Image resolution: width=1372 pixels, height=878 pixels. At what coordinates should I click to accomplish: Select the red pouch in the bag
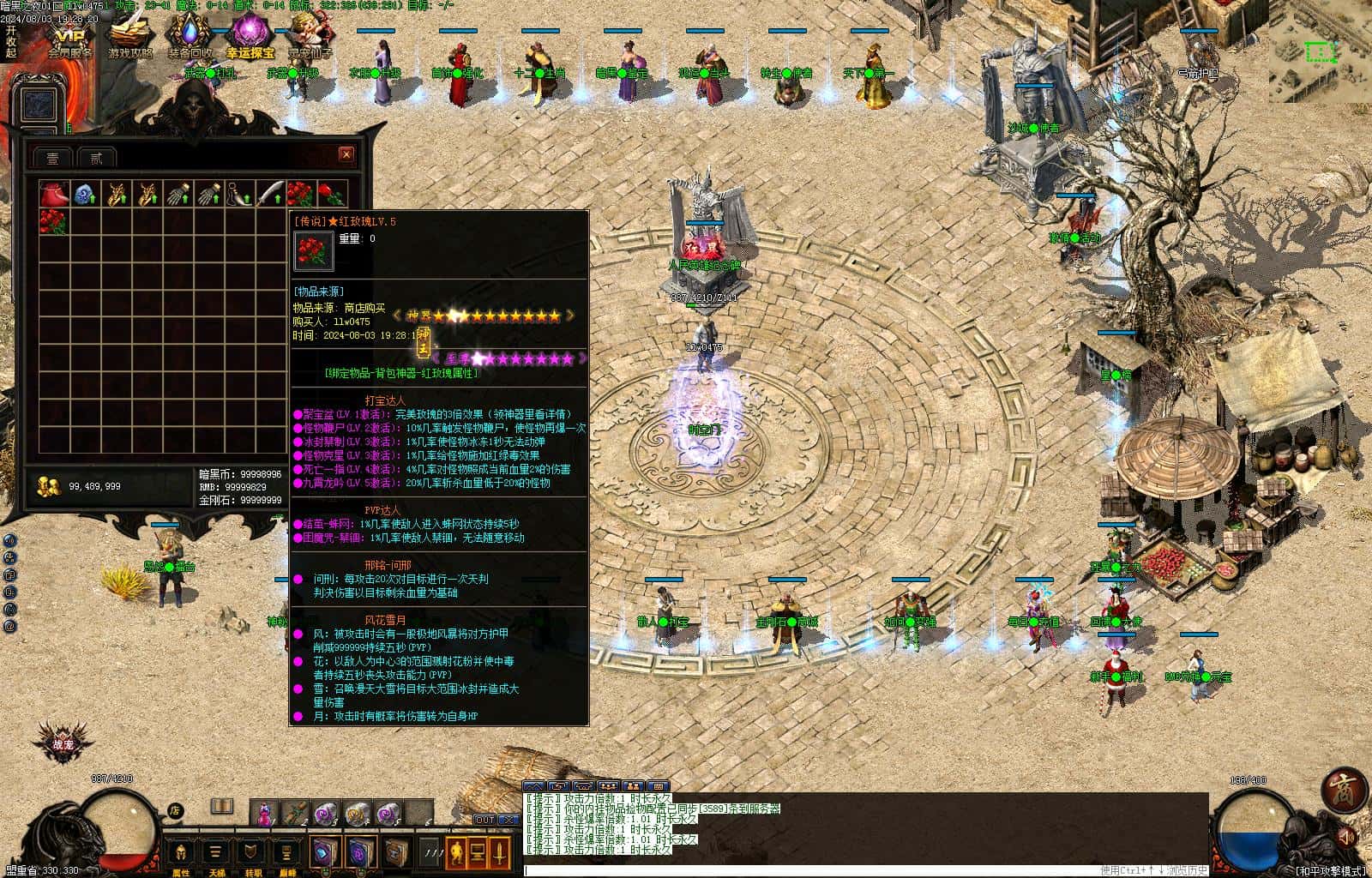tap(54, 195)
